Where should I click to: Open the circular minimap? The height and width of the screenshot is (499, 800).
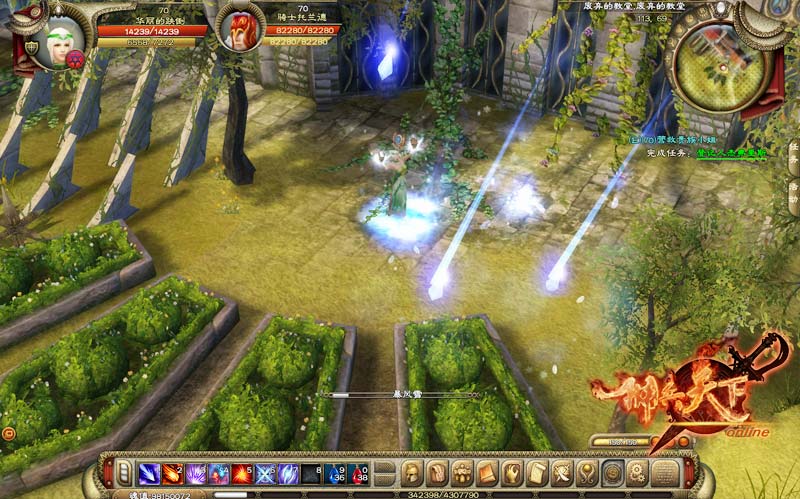click(718, 60)
